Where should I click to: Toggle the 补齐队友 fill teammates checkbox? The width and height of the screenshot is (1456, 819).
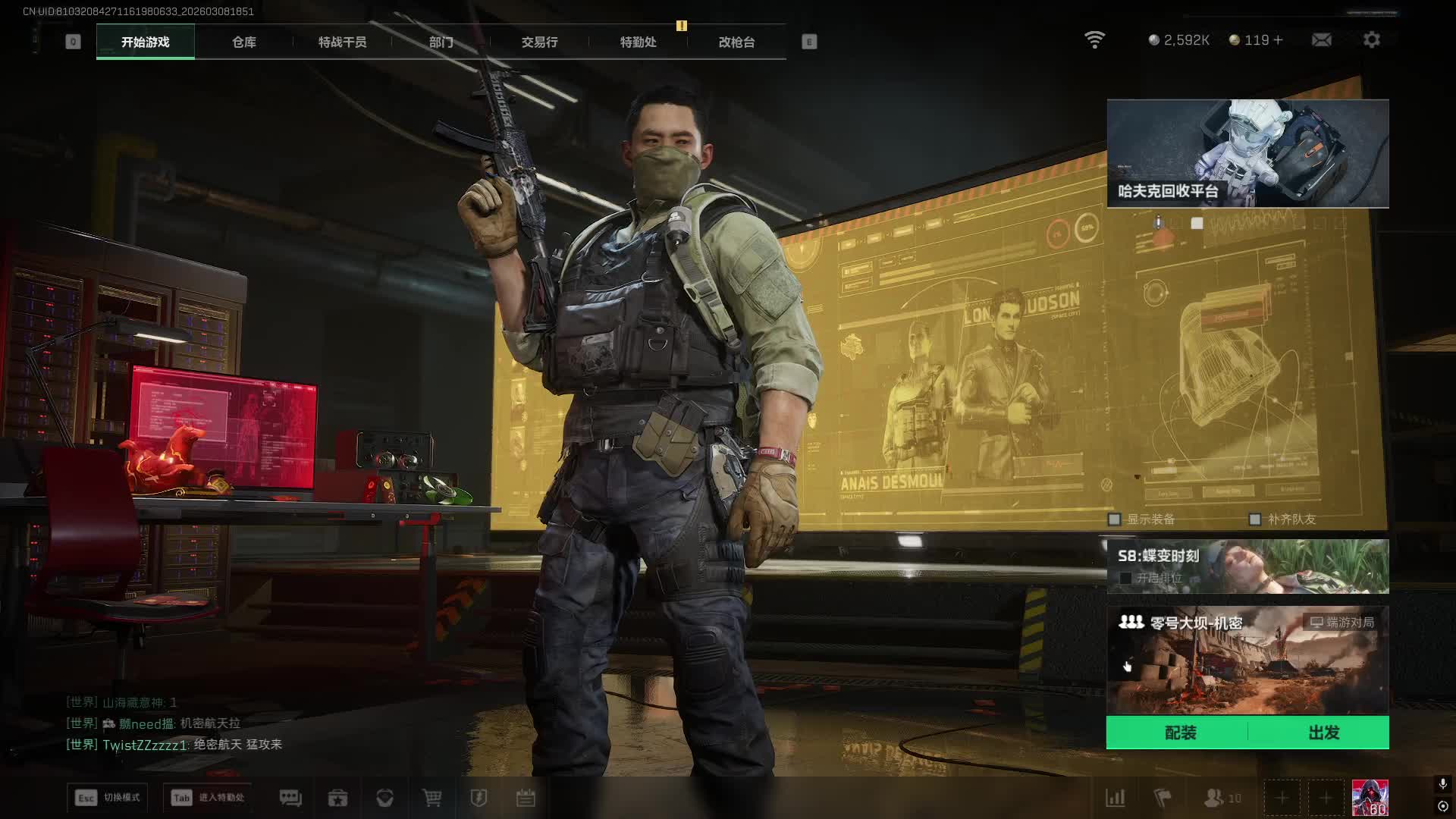tap(1255, 519)
